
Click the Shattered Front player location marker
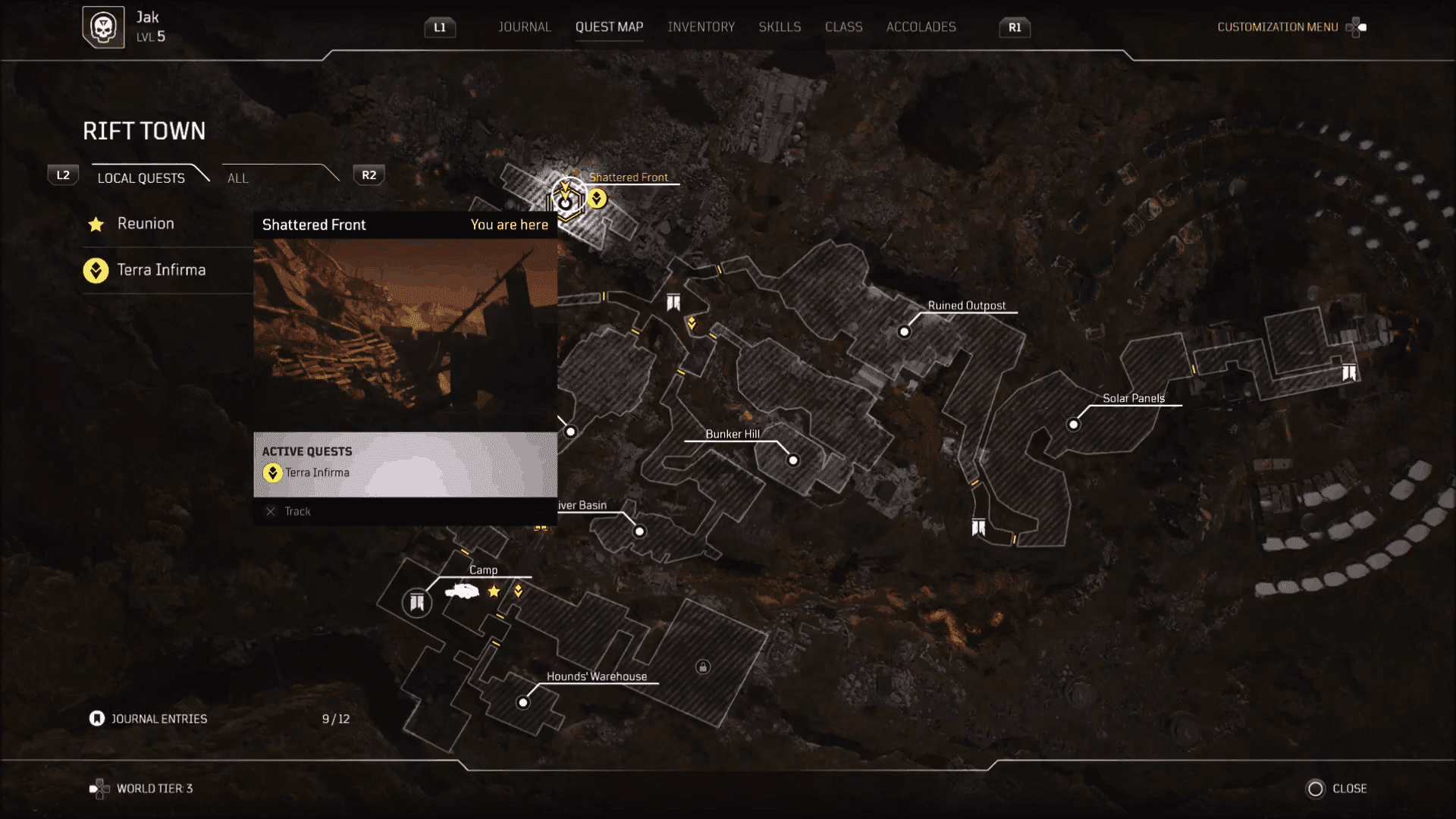[x=567, y=200]
